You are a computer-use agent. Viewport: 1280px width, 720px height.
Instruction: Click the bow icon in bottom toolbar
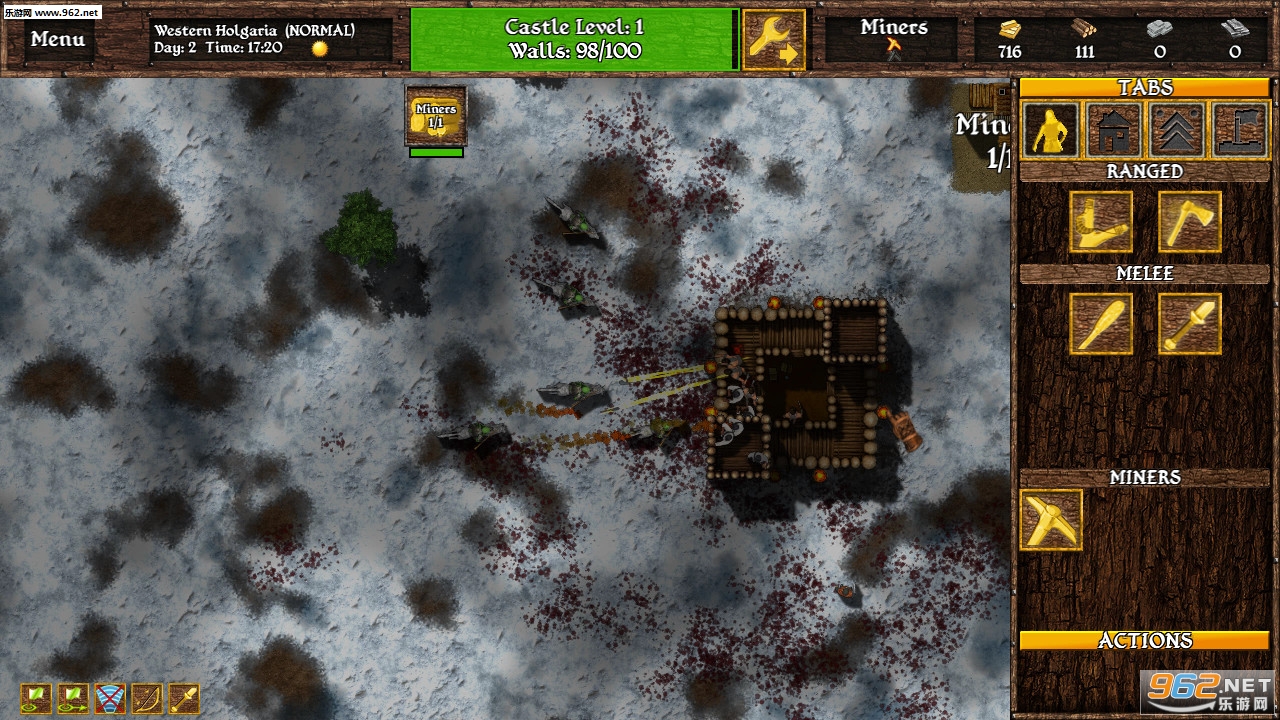click(147, 698)
